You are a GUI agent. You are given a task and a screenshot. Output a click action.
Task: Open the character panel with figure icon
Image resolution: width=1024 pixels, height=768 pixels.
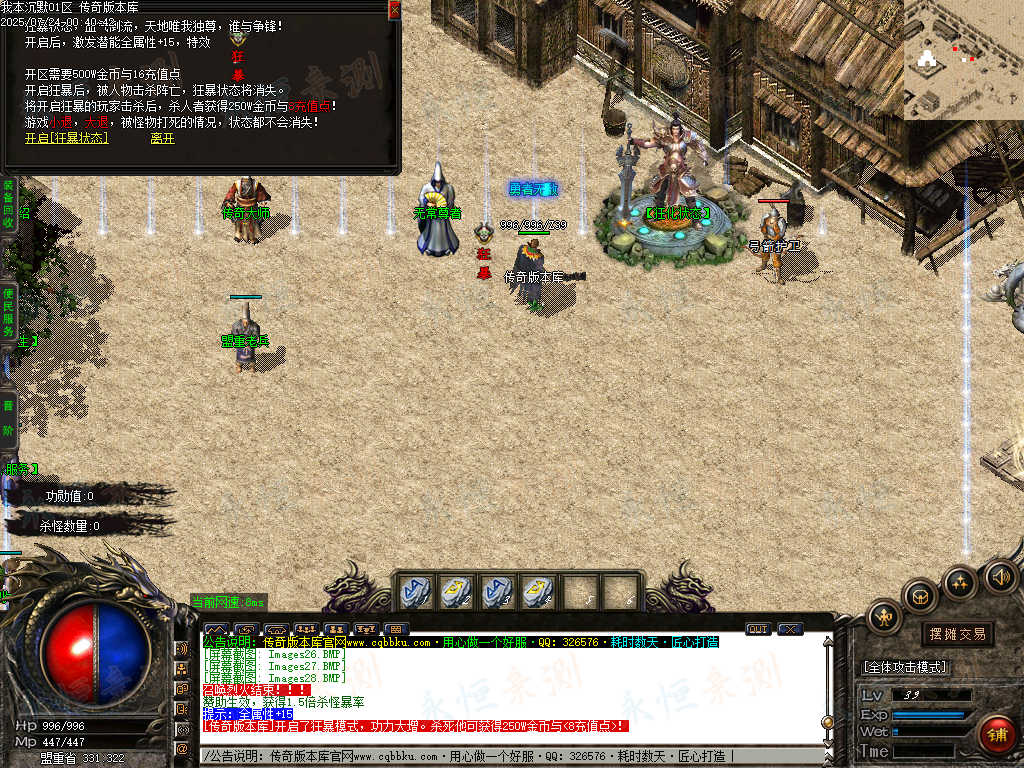(x=884, y=617)
